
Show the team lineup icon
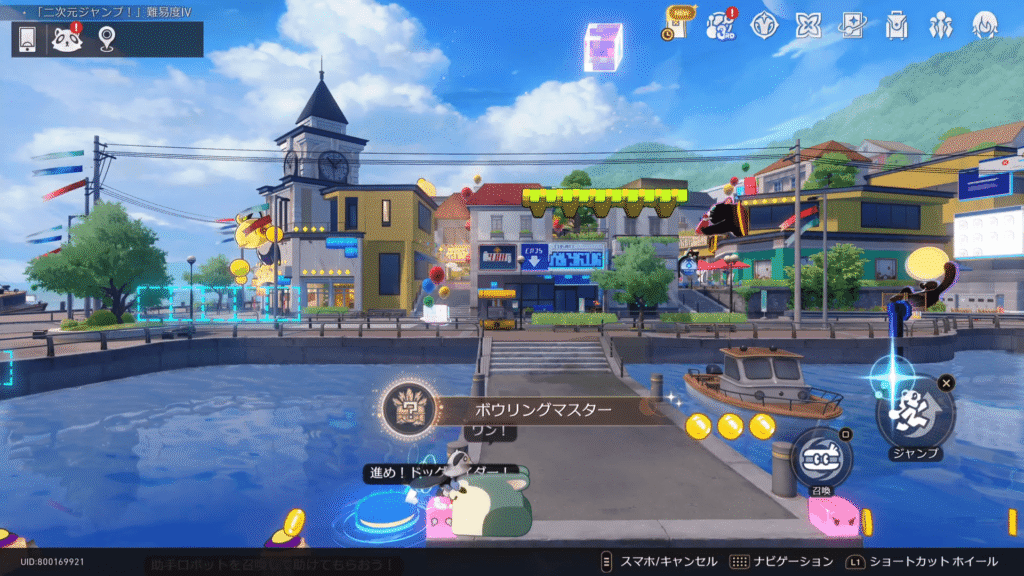[x=940, y=24]
